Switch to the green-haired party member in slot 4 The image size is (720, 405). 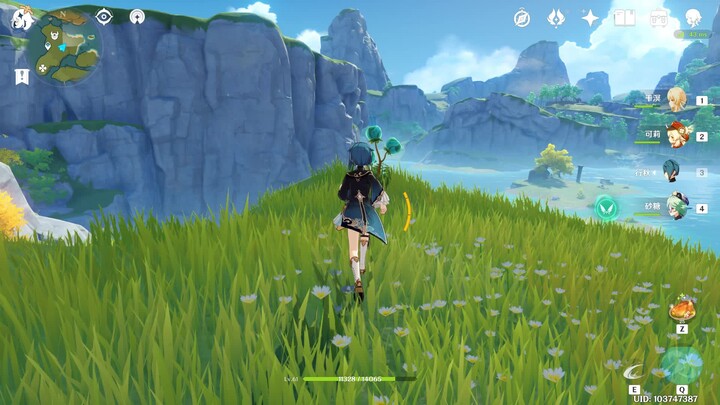pyautogui.click(x=678, y=206)
